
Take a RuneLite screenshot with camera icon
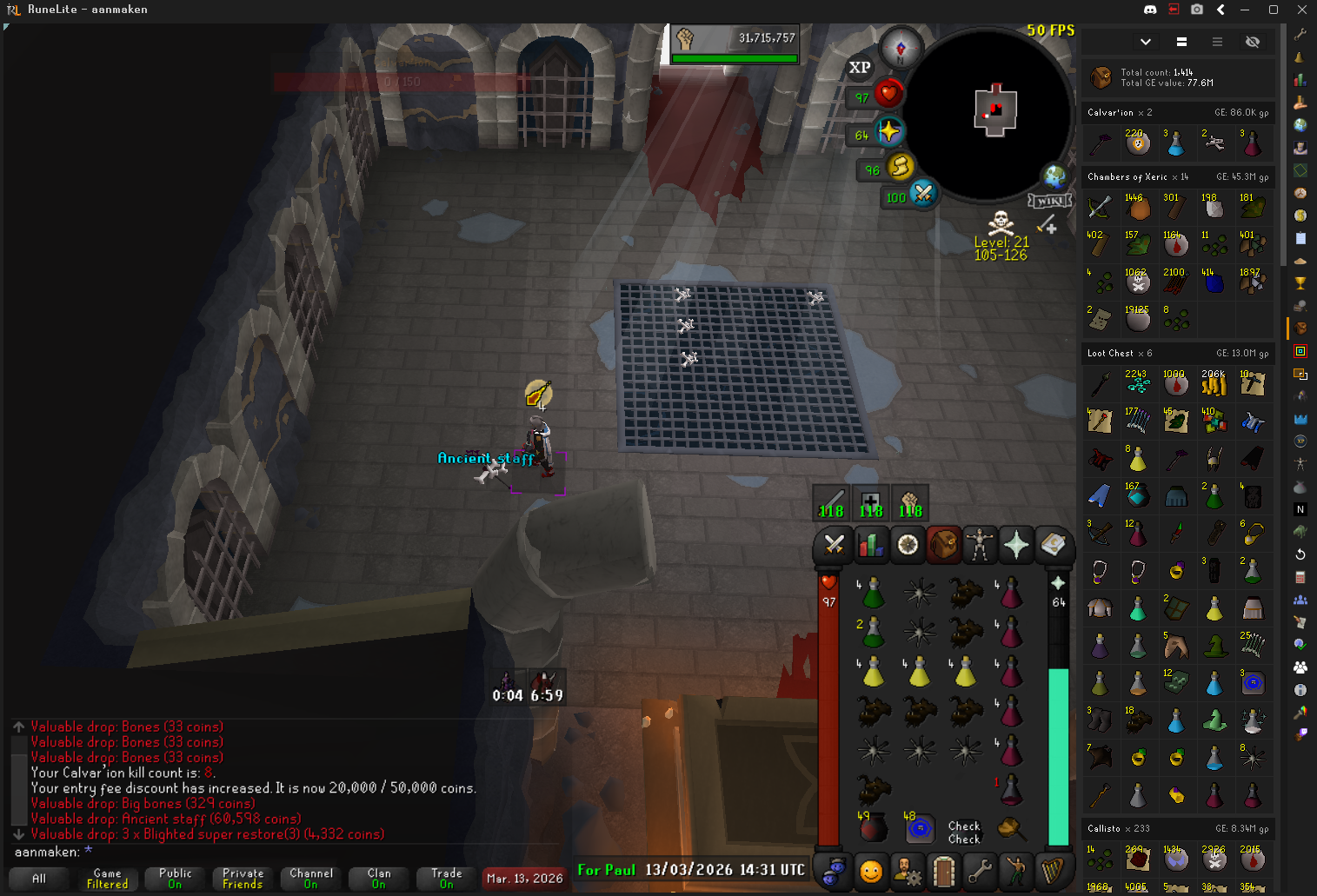(x=1197, y=10)
